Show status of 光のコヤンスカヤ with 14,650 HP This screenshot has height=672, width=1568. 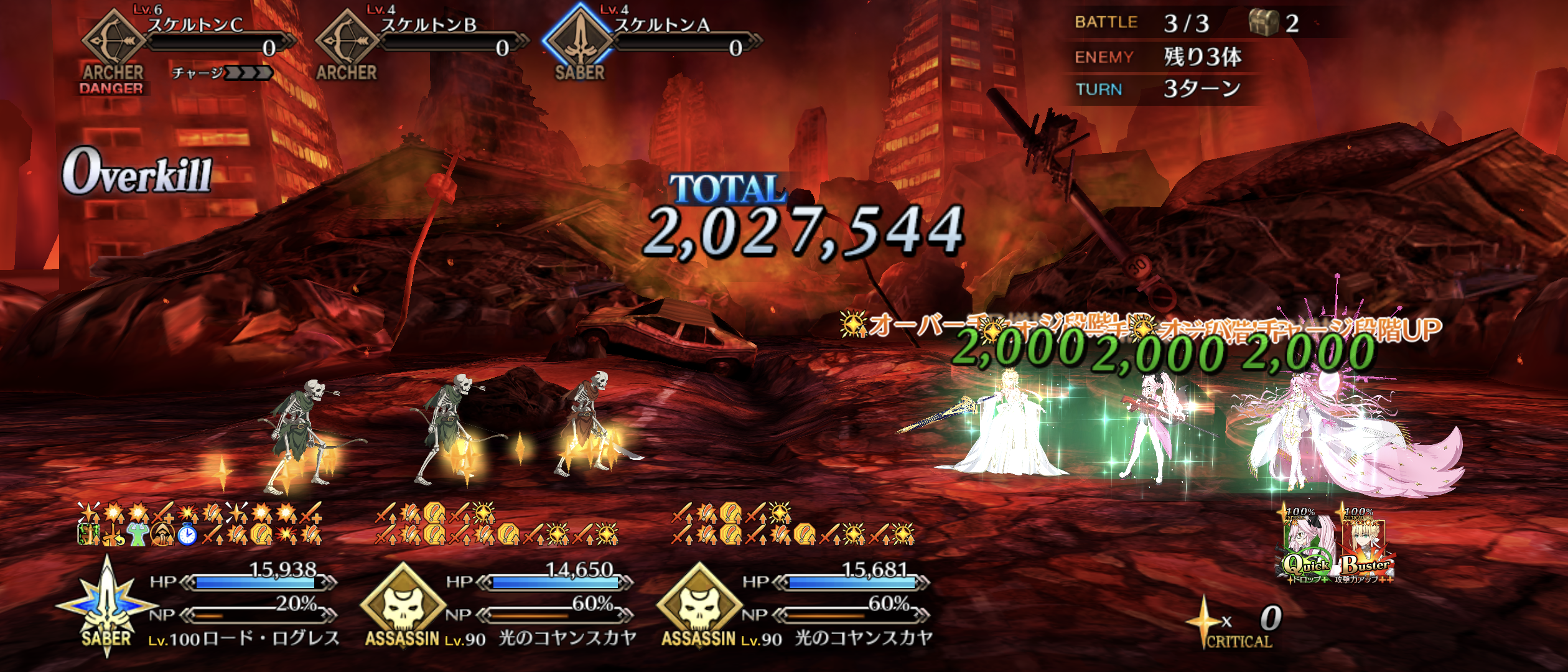403,607
